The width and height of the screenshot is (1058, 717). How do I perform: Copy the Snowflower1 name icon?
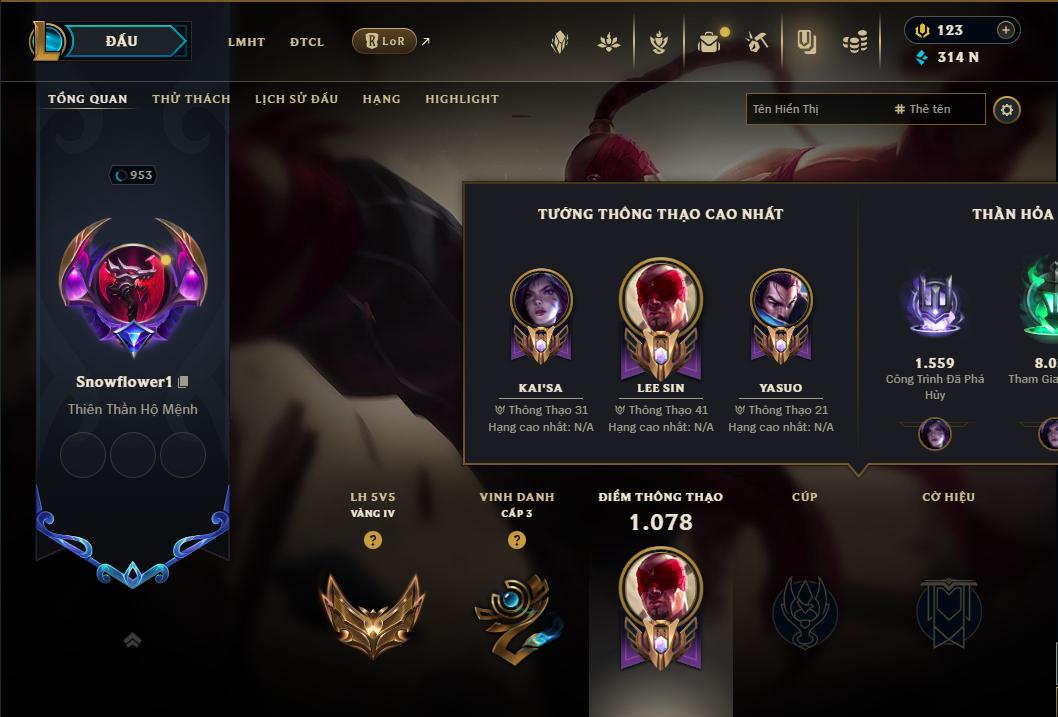[x=183, y=382]
